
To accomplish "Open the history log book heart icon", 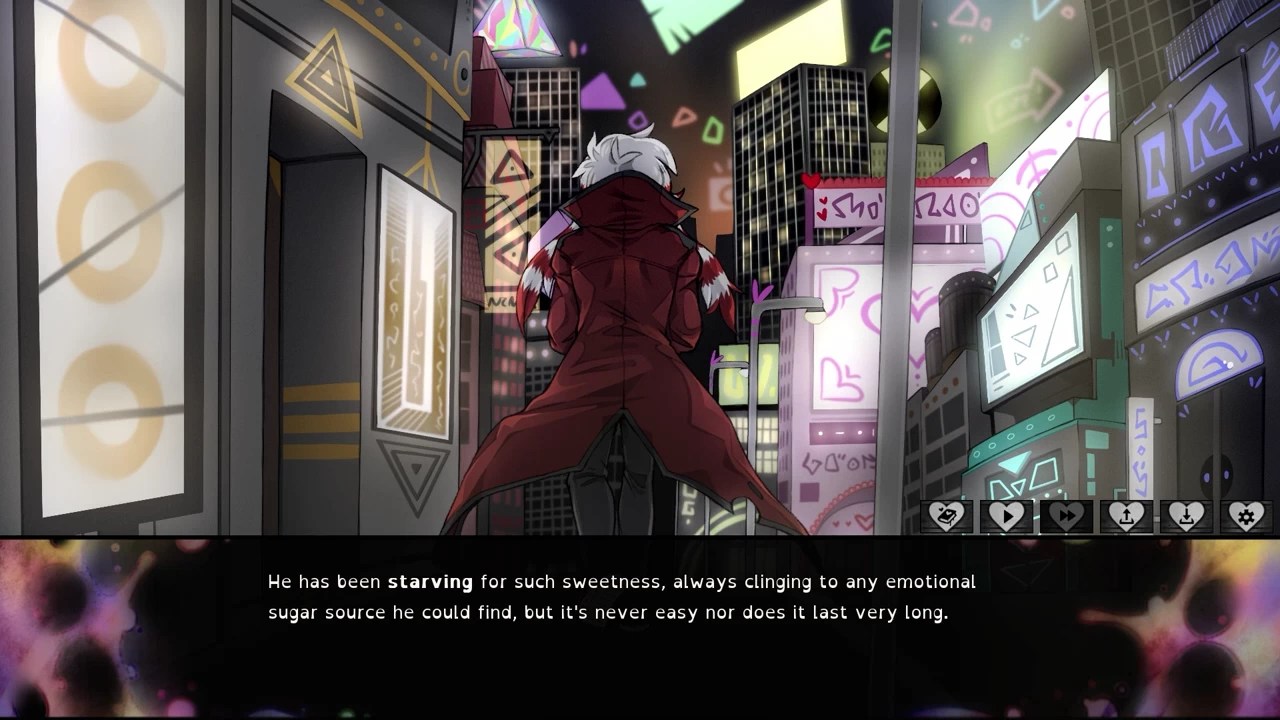I will coord(946,516).
